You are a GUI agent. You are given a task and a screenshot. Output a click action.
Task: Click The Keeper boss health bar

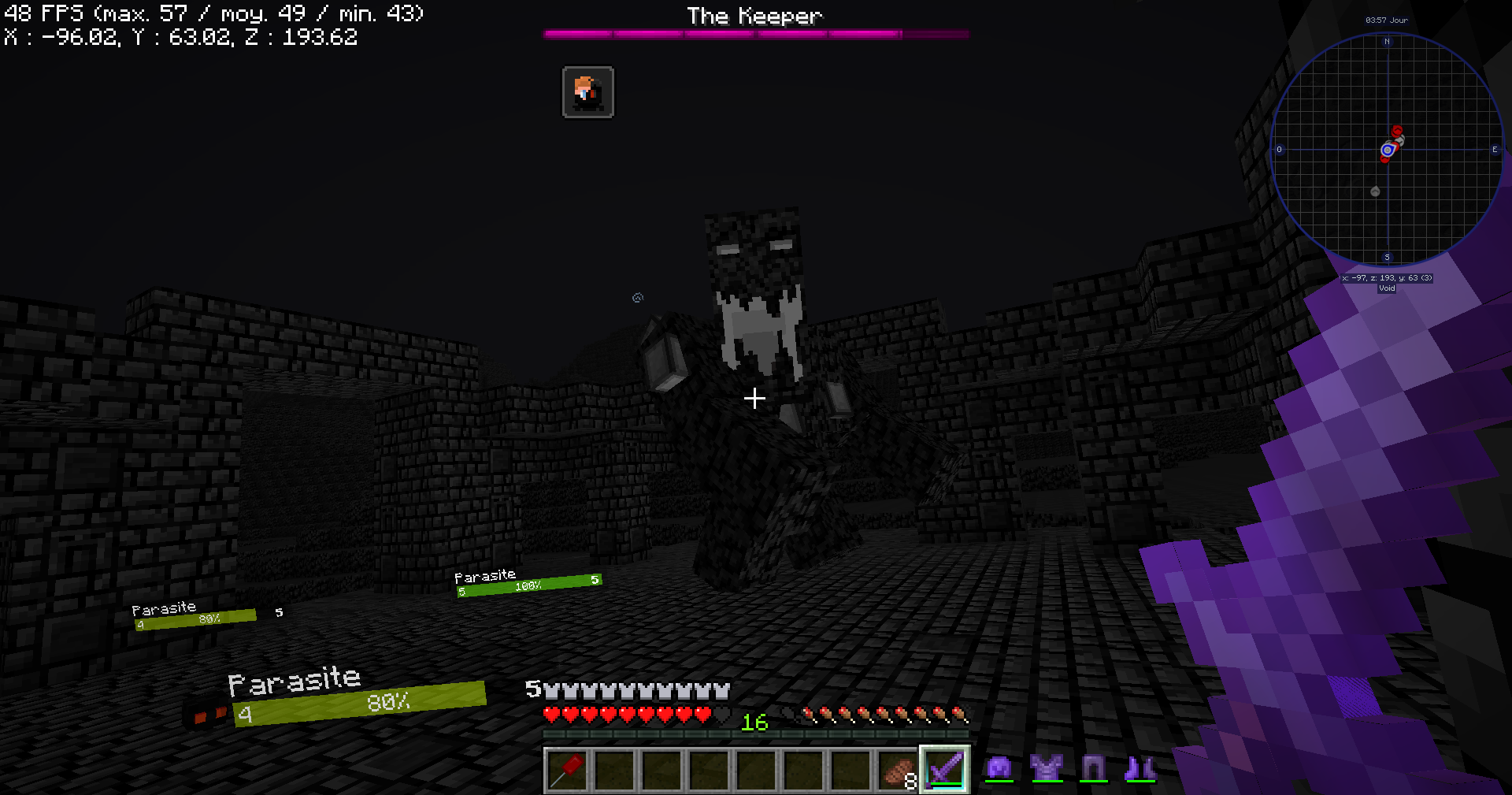coord(754,33)
